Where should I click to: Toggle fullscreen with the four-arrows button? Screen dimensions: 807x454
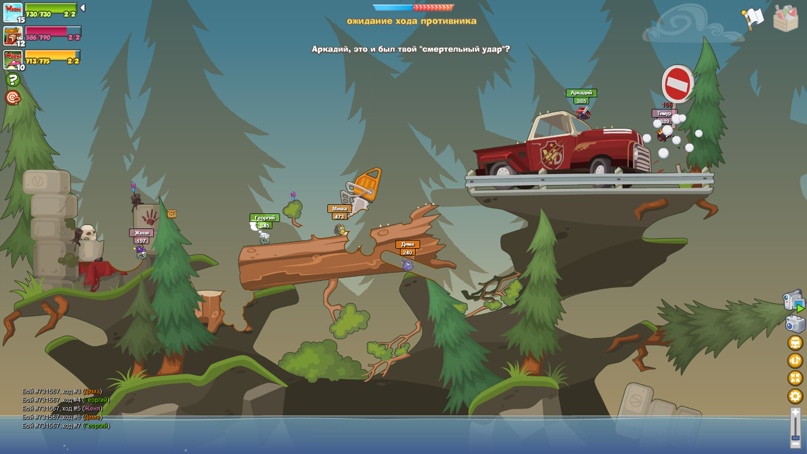(796, 378)
